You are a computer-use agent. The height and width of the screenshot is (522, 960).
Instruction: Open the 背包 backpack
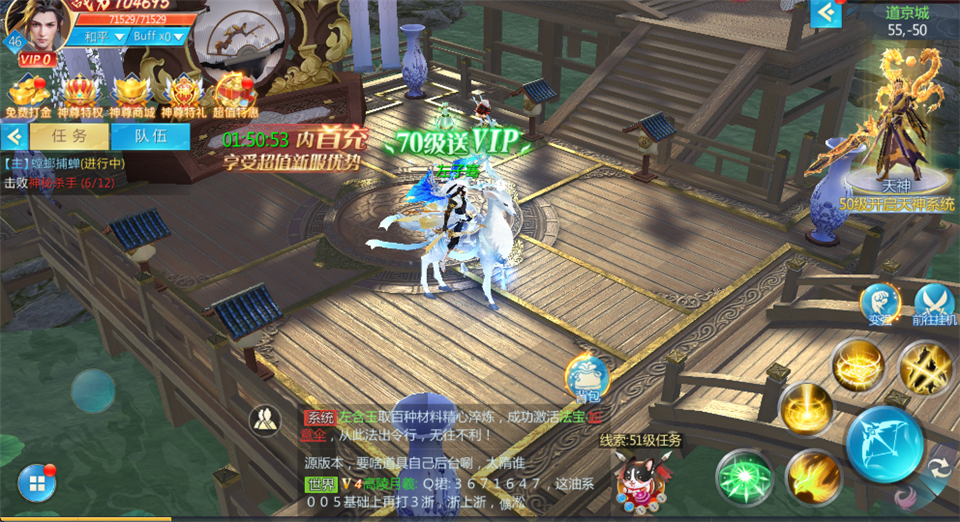pyautogui.click(x=587, y=378)
